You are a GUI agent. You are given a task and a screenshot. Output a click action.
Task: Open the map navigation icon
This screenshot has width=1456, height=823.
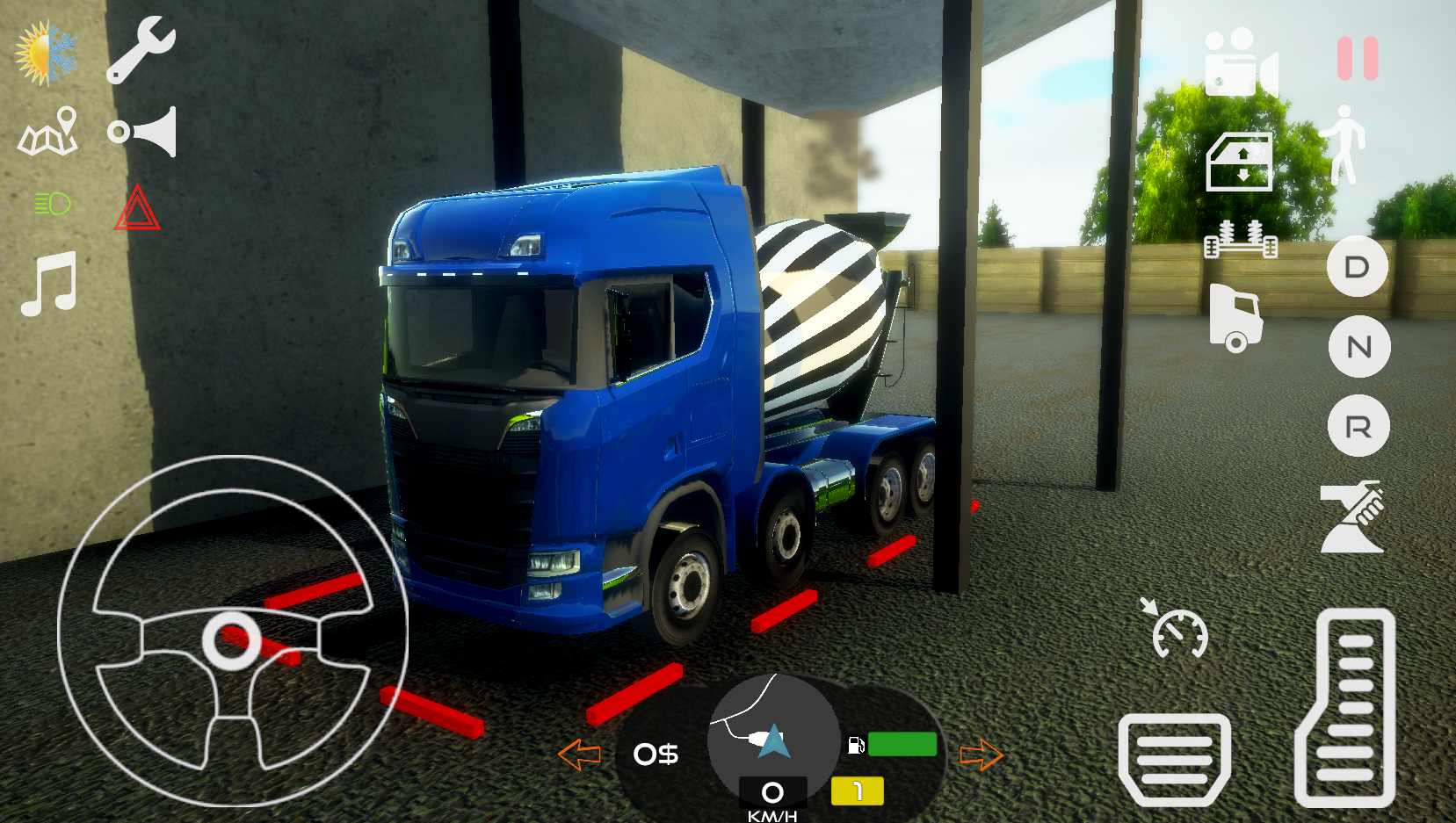click(48, 132)
